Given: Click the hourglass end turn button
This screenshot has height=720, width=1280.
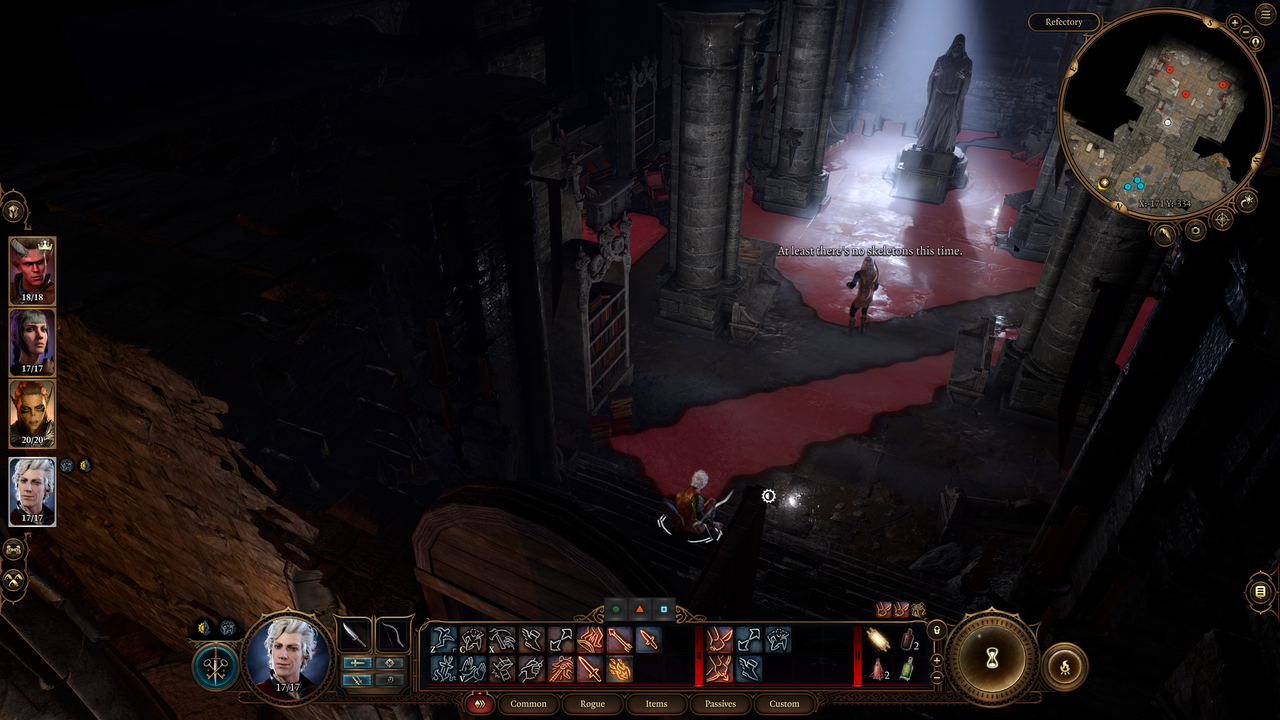Looking at the screenshot, I should point(992,658).
